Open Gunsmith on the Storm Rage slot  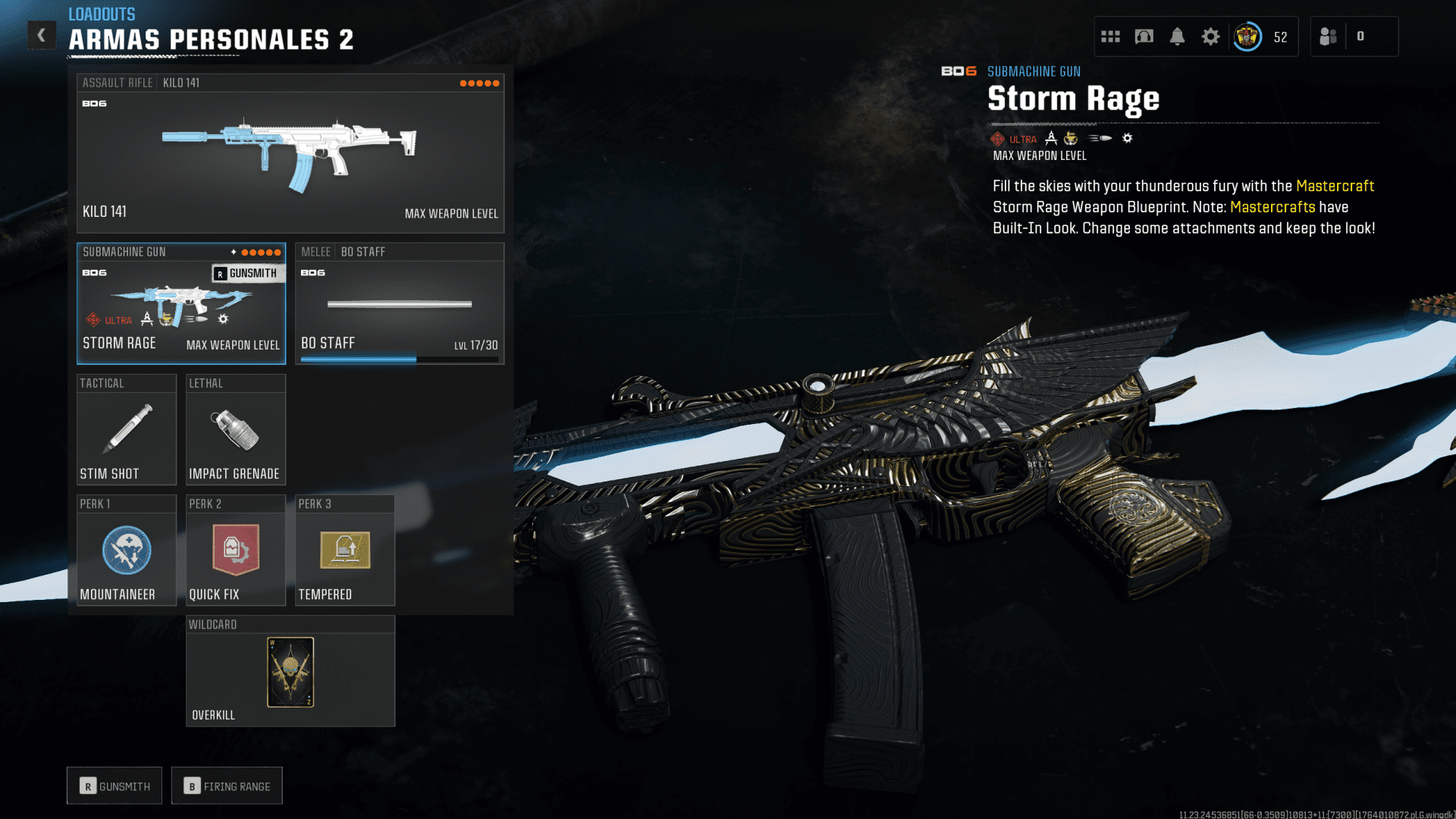[246, 274]
